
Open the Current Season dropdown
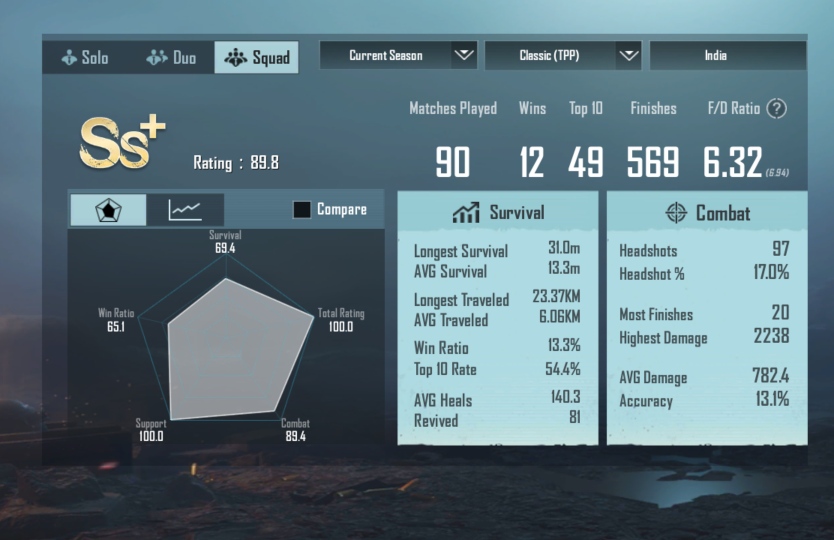coord(398,56)
